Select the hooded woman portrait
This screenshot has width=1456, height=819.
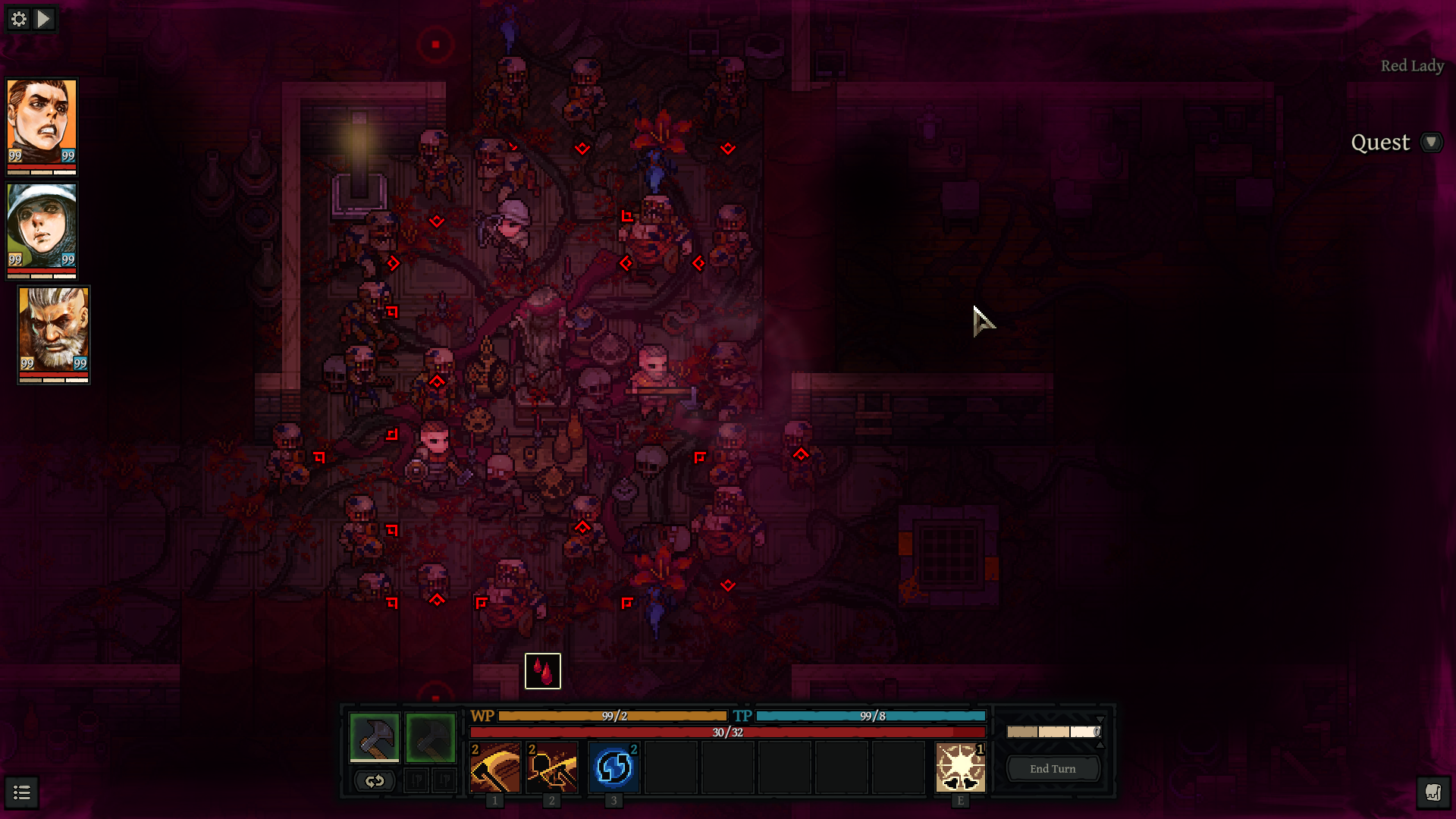(x=42, y=226)
